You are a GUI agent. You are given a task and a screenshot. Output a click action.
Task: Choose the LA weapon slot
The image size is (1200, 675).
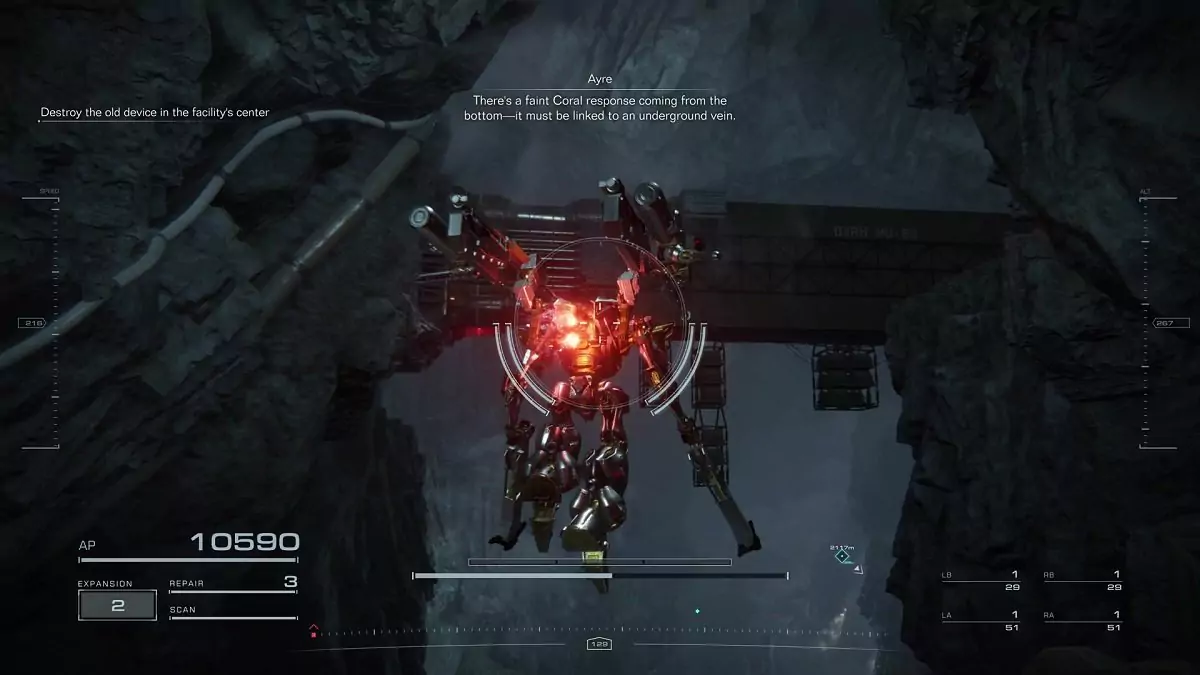coord(980,620)
